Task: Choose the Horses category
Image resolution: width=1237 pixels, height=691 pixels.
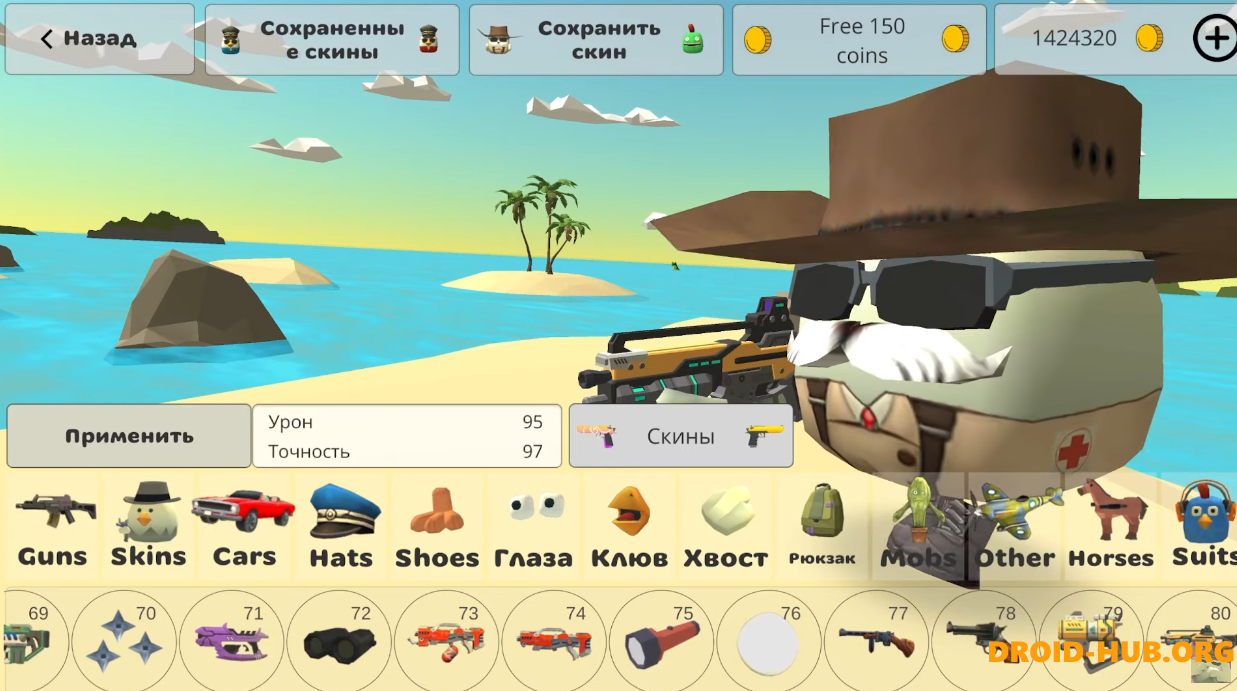Action: click(1110, 527)
